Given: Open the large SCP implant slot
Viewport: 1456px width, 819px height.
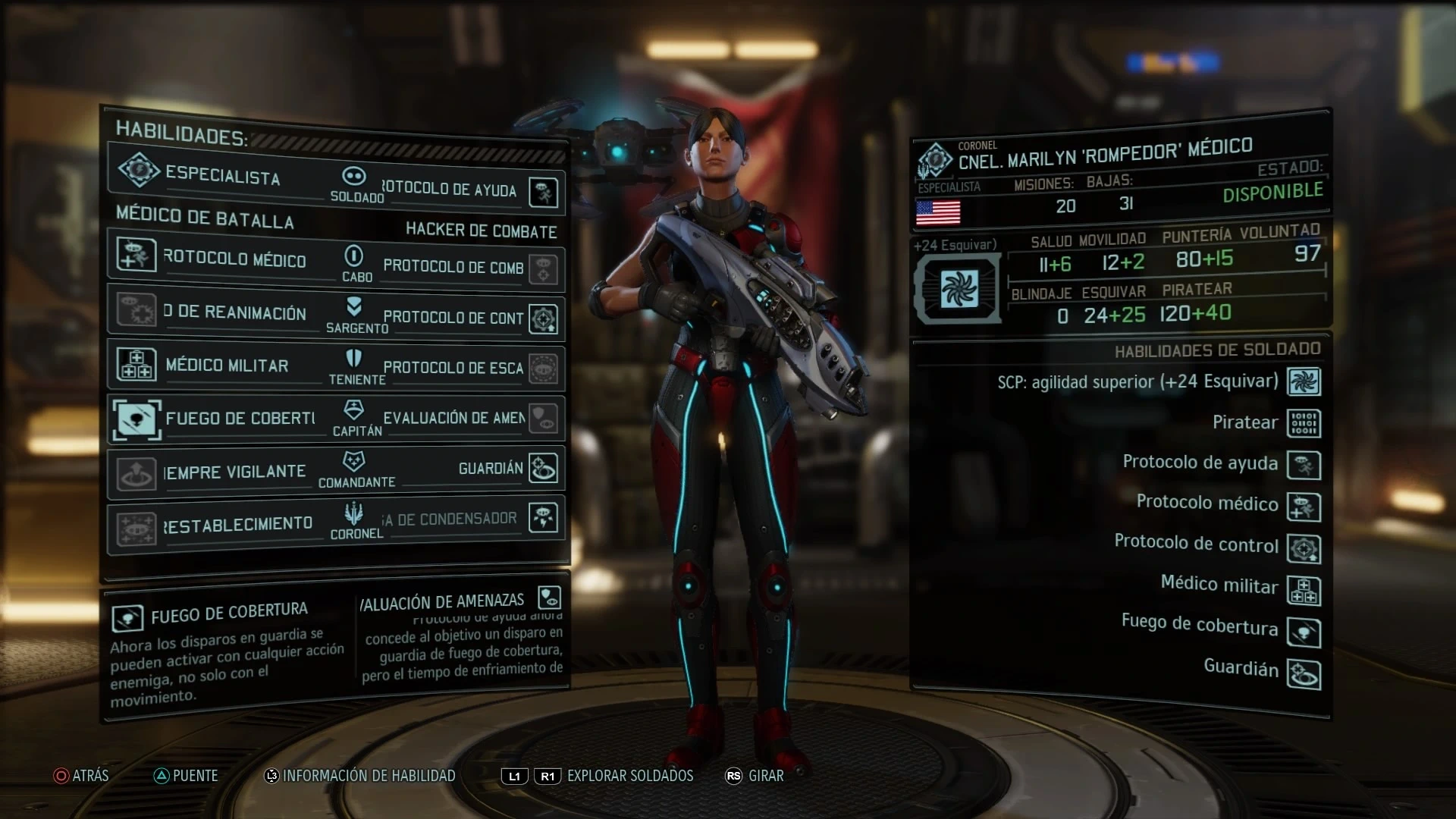Looking at the screenshot, I should click(959, 289).
